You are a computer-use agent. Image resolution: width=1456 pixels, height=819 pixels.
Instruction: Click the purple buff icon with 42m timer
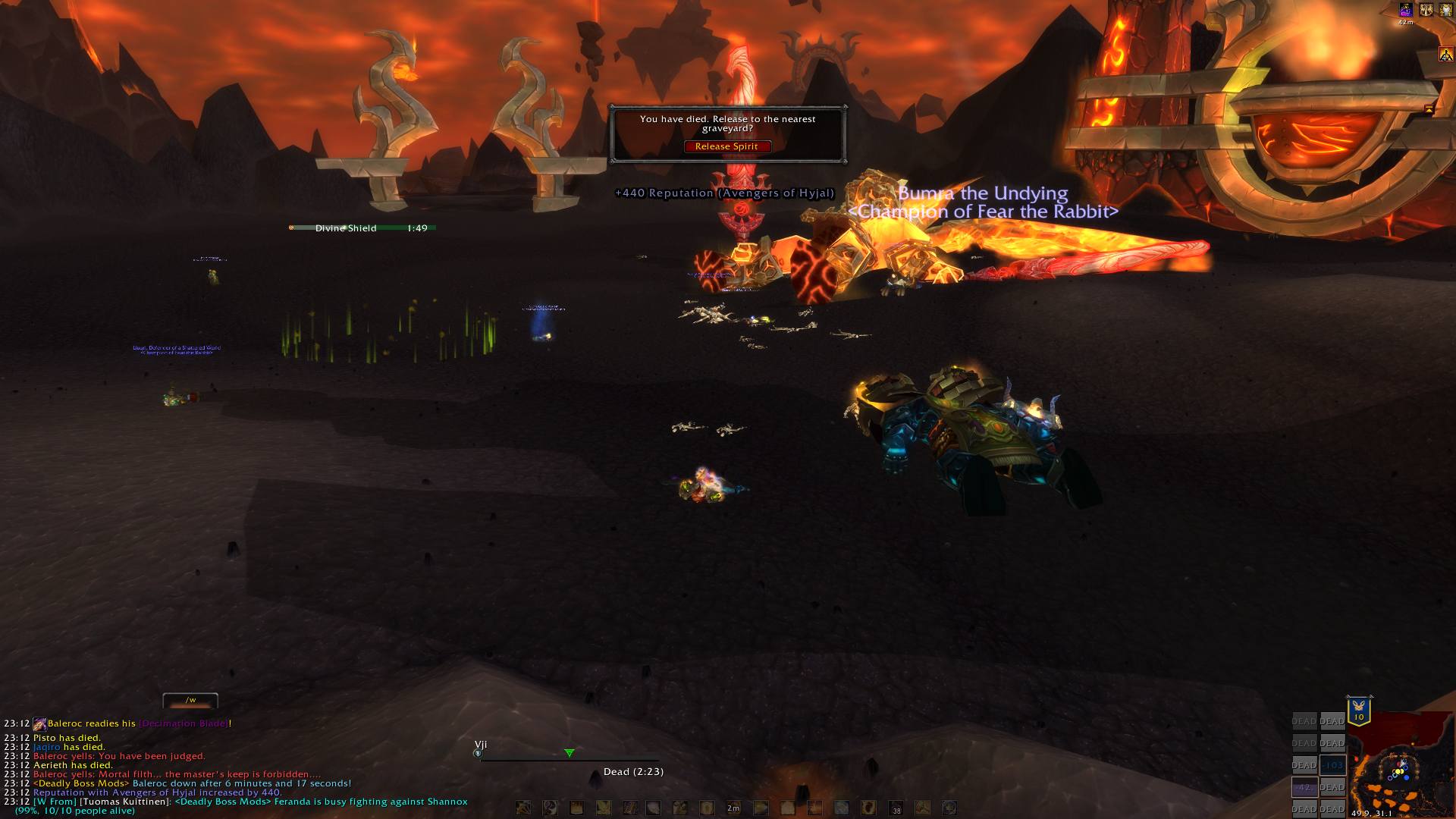(1406, 10)
